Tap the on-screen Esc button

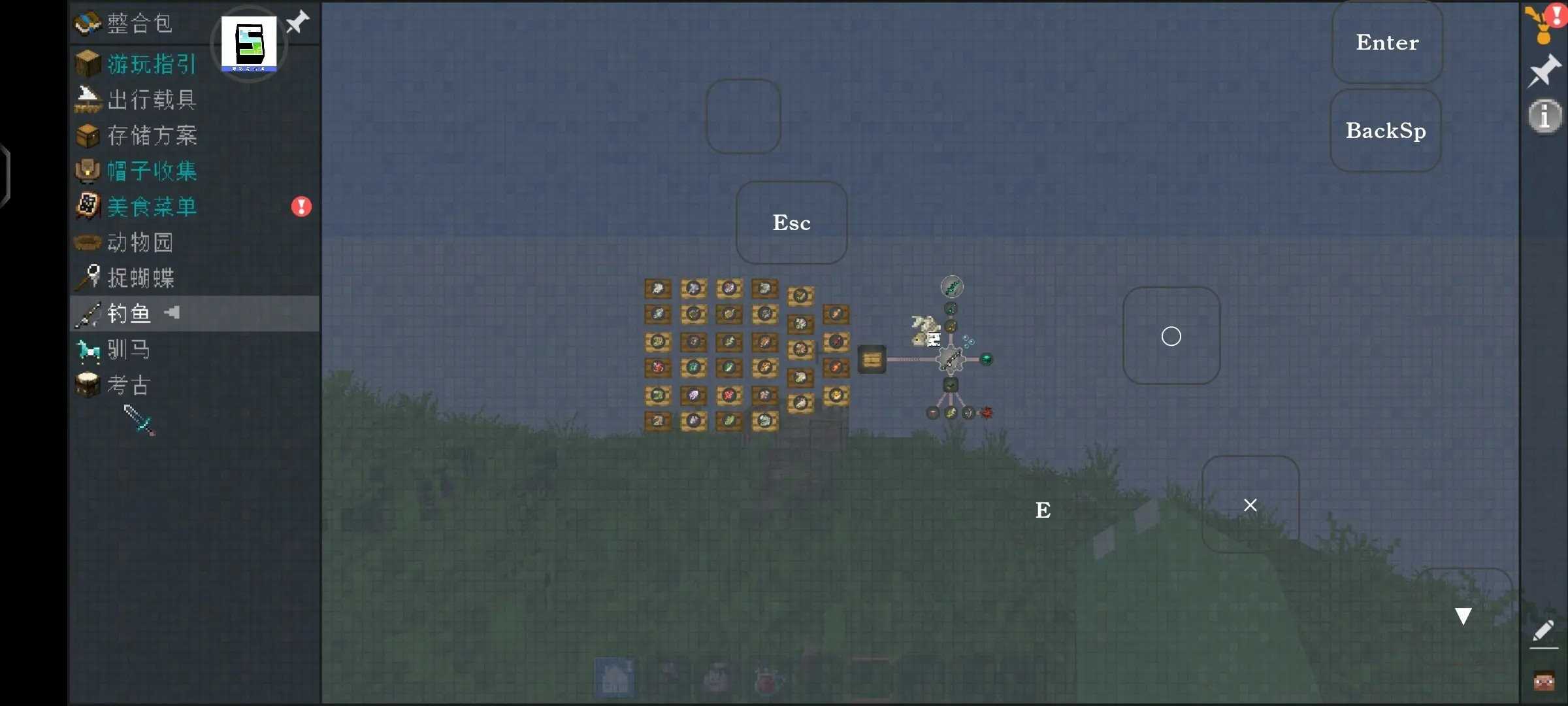pyautogui.click(x=791, y=223)
